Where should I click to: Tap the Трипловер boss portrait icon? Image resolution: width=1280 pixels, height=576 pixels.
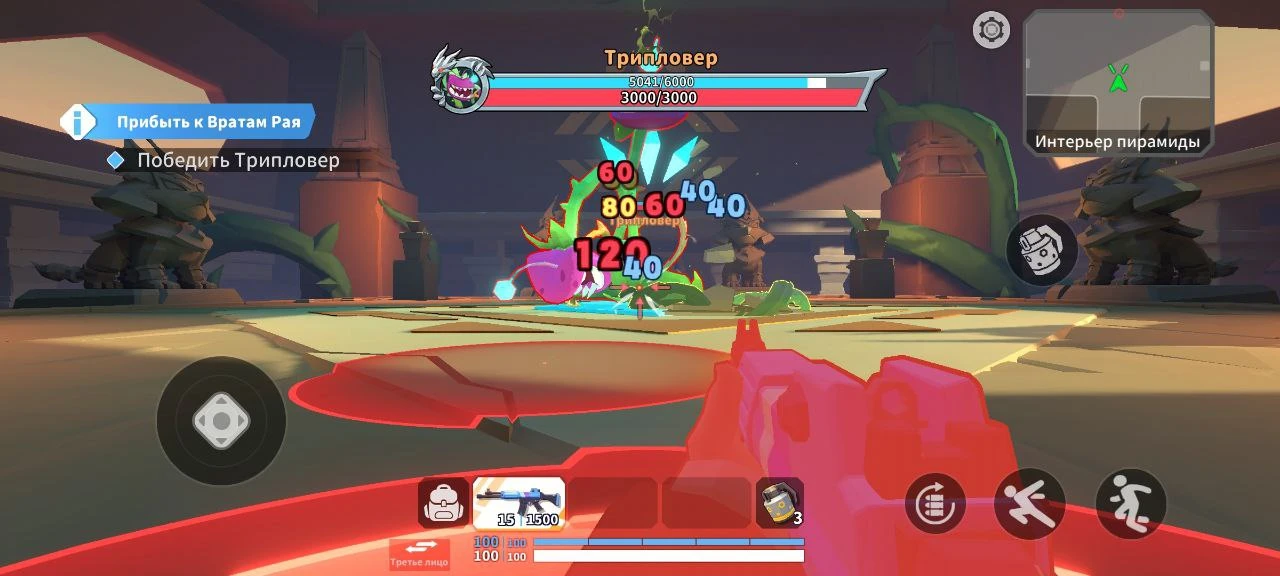(x=460, y=81)
